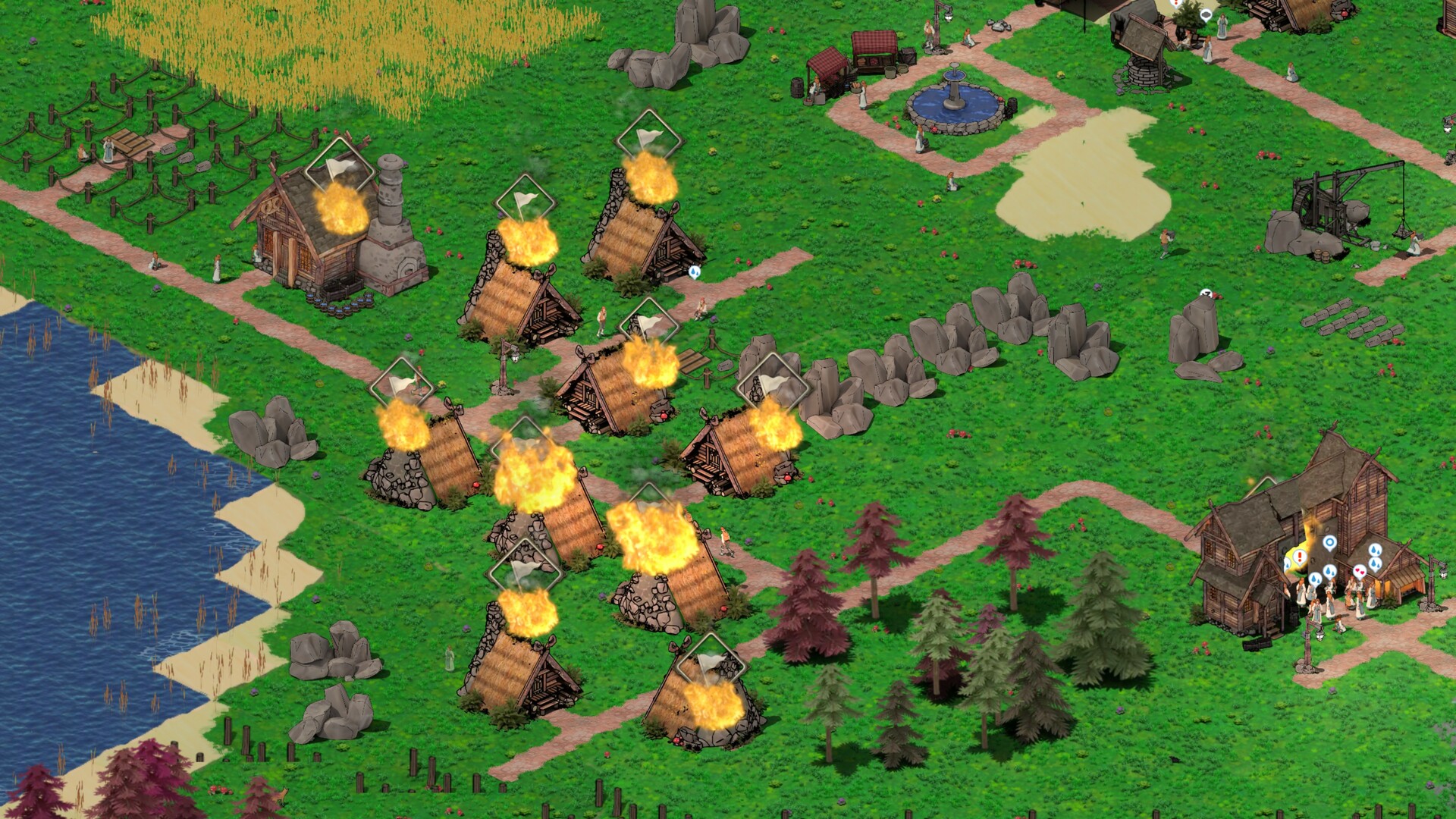Click the droplet bubble next to the burning thatched hut
Screen dimensions: 1456x819
click(695, 271)
